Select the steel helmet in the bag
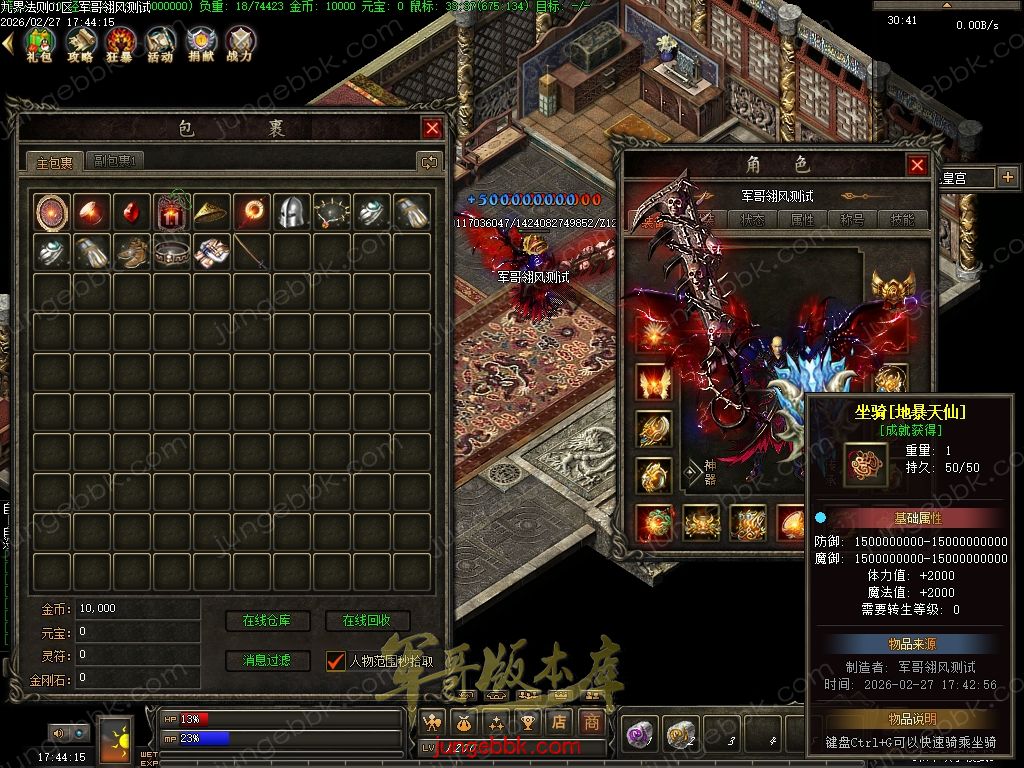Image resolution: width=1024 pixels, height=768 pixels. (x=291, y=211)
